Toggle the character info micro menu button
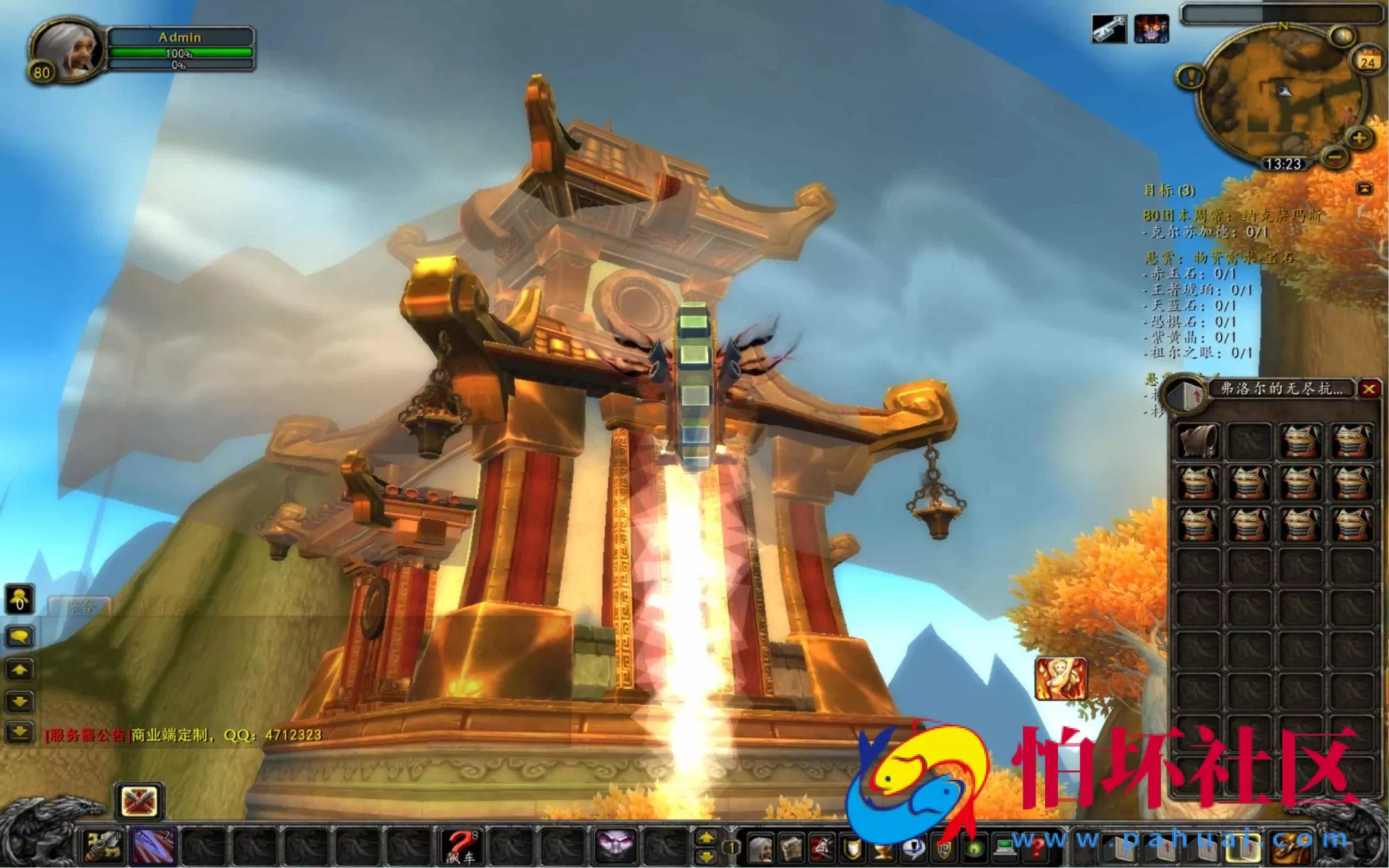Image resolution: width=1389 pixels, height=868 pixels. click(761, 848)
